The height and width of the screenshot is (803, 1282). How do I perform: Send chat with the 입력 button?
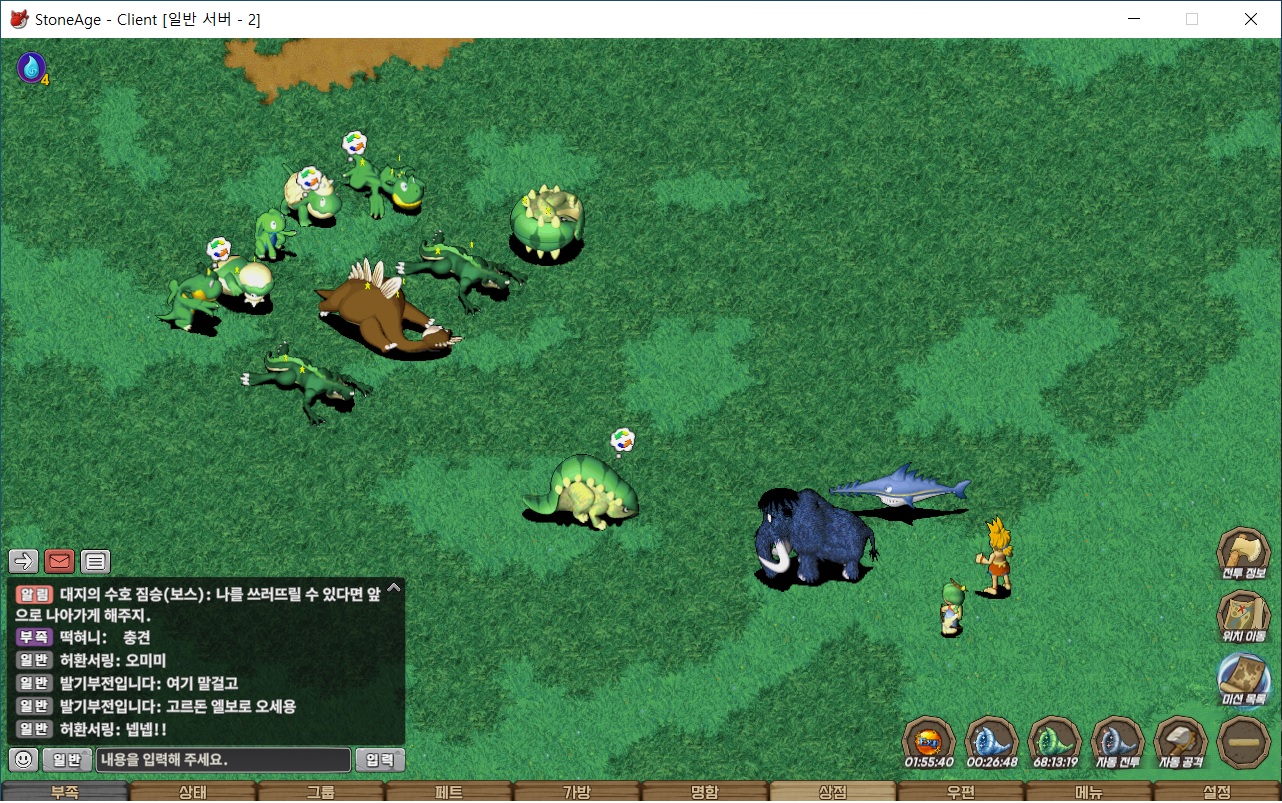coord(380,760)
